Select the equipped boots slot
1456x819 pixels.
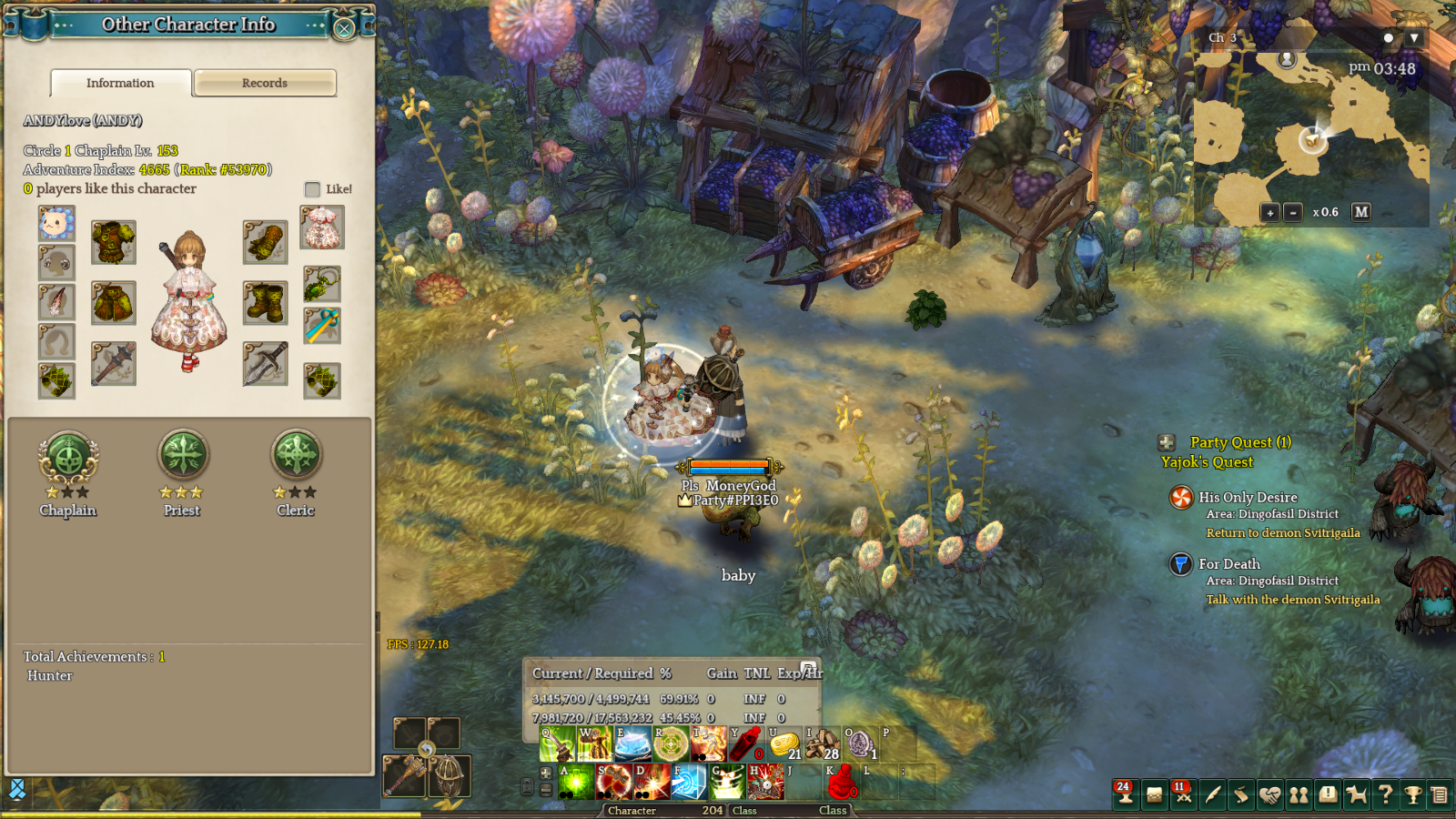pyautogui.click(x=265, y=302)
